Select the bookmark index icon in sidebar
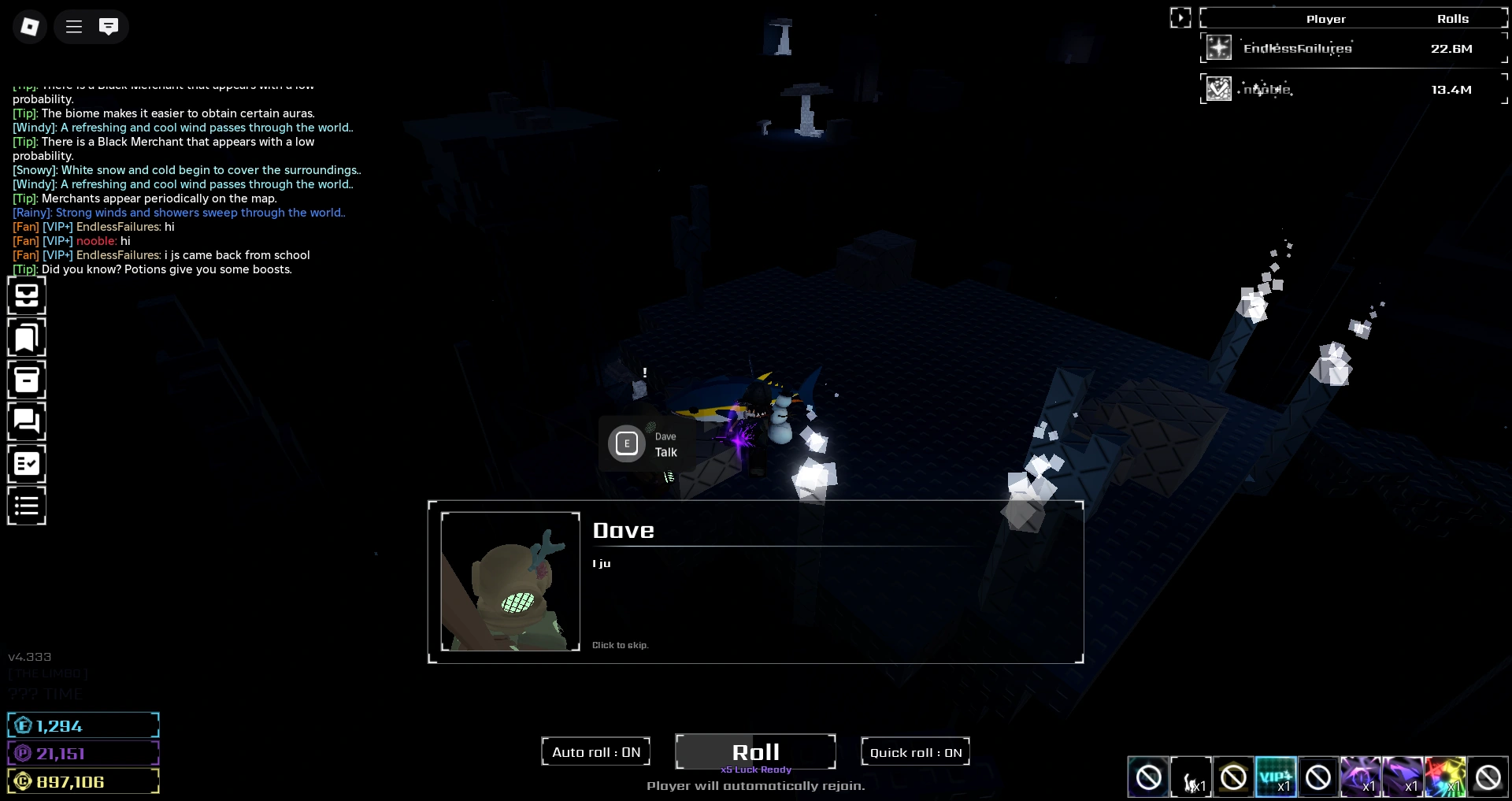This screenshot has height=801, width=1512. coord(27,338)
